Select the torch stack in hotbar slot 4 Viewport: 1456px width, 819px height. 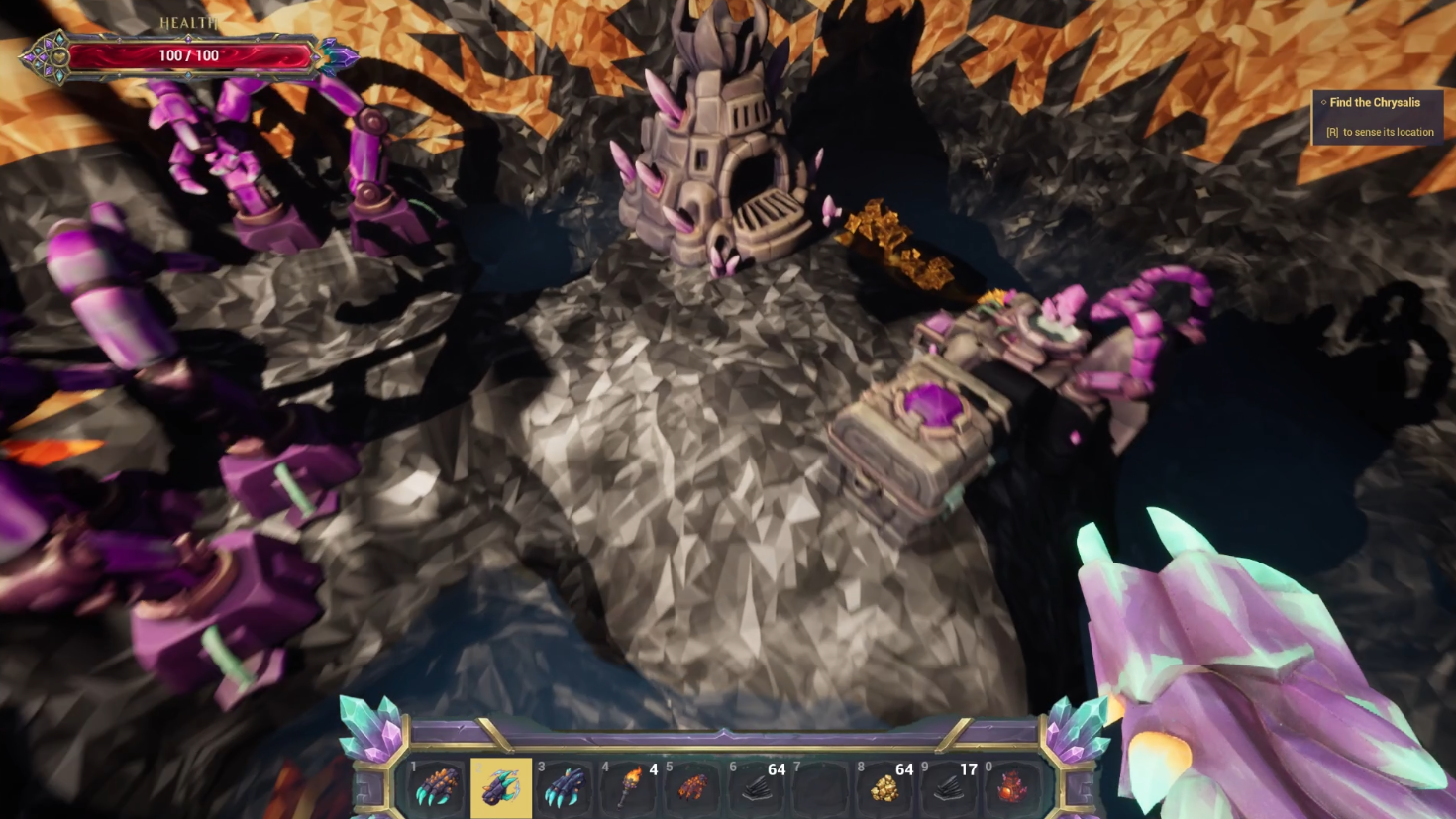coord(627,789)
